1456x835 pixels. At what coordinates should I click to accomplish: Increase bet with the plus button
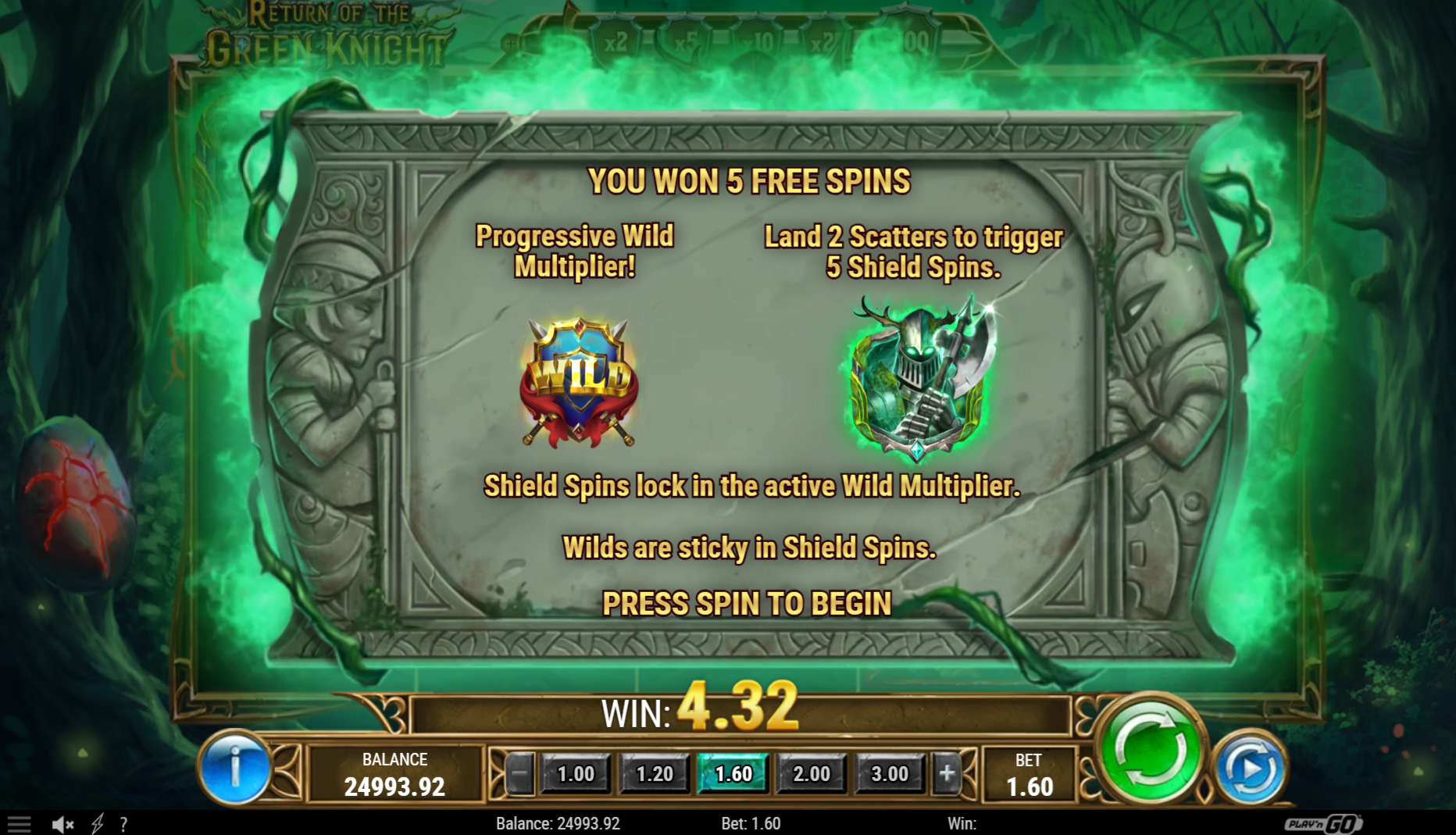(x=947, y=773)
